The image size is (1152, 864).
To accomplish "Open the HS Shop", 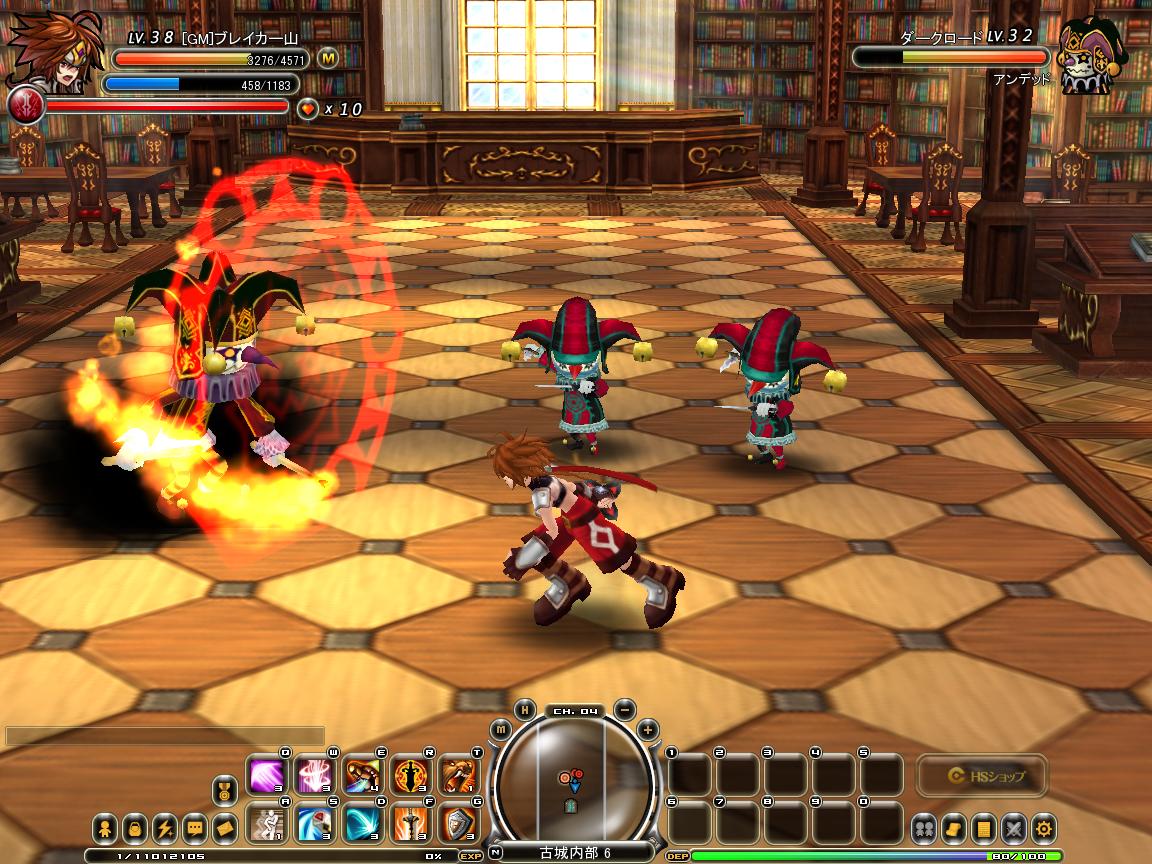I will [x=981, y=775].
